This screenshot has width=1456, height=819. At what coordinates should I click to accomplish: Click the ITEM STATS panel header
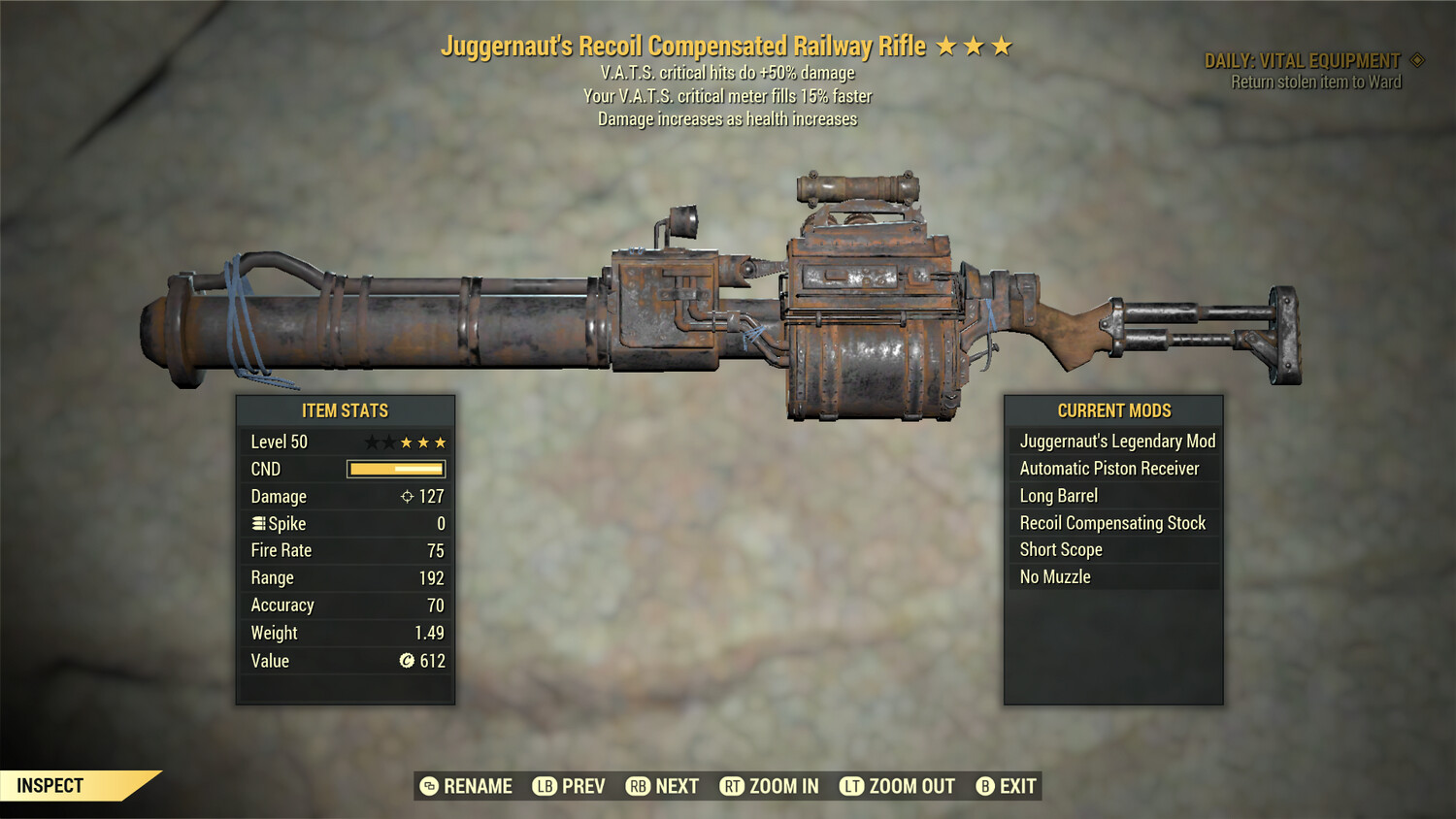(x=346, y=410)
